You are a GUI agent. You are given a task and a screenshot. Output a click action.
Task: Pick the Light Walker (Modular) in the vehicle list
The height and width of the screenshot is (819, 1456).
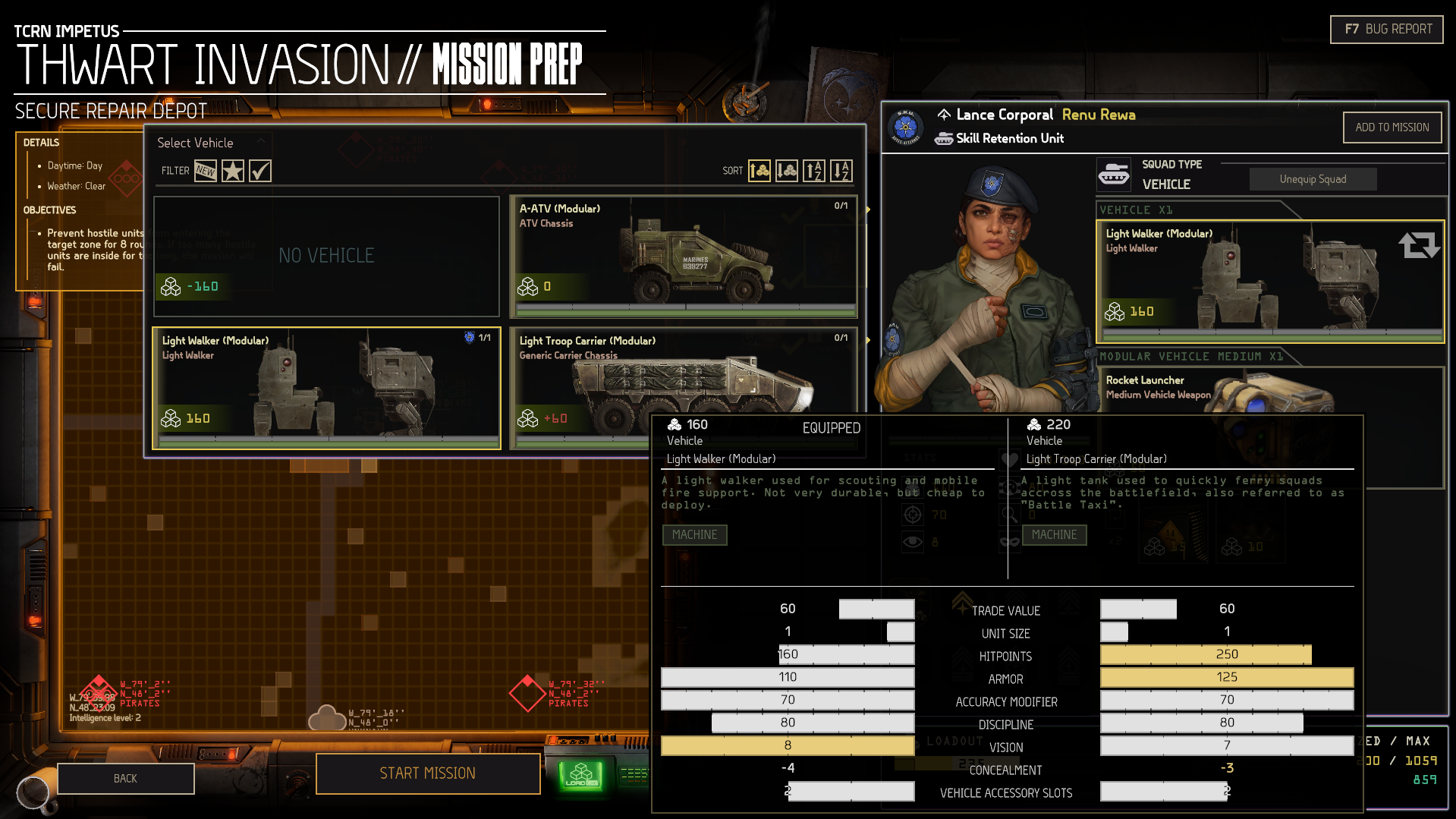(326, 388)
